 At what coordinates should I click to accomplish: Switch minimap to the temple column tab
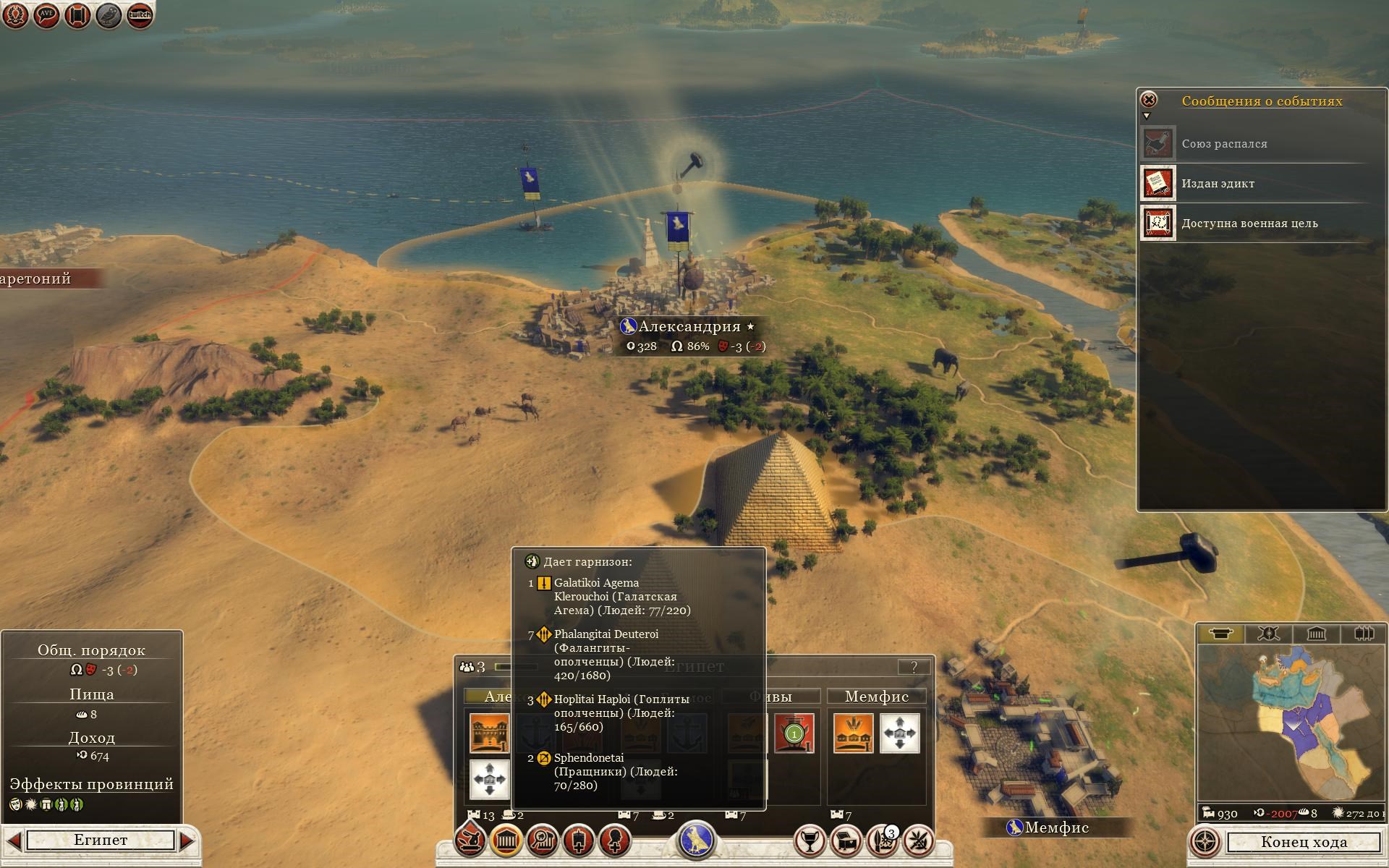click(1316, 634)
